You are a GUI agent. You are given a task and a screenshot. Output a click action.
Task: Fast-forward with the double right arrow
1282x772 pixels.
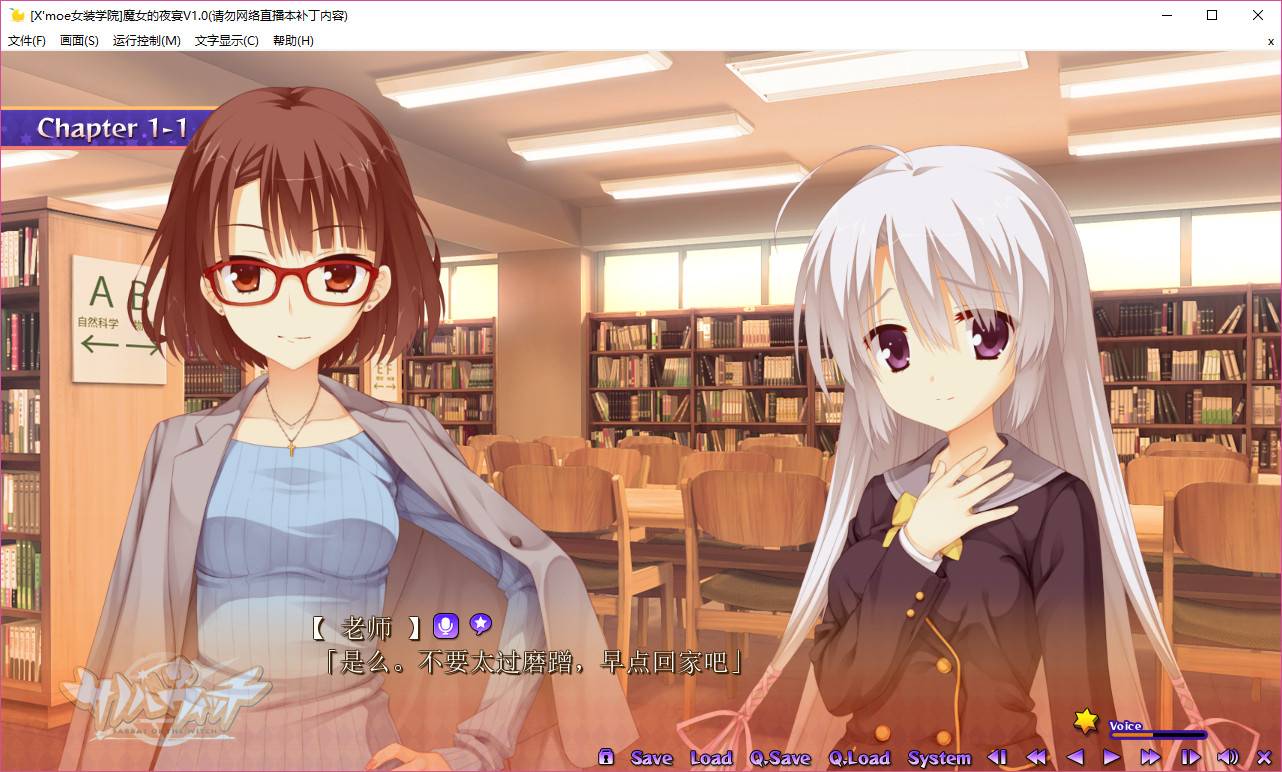1150,757
